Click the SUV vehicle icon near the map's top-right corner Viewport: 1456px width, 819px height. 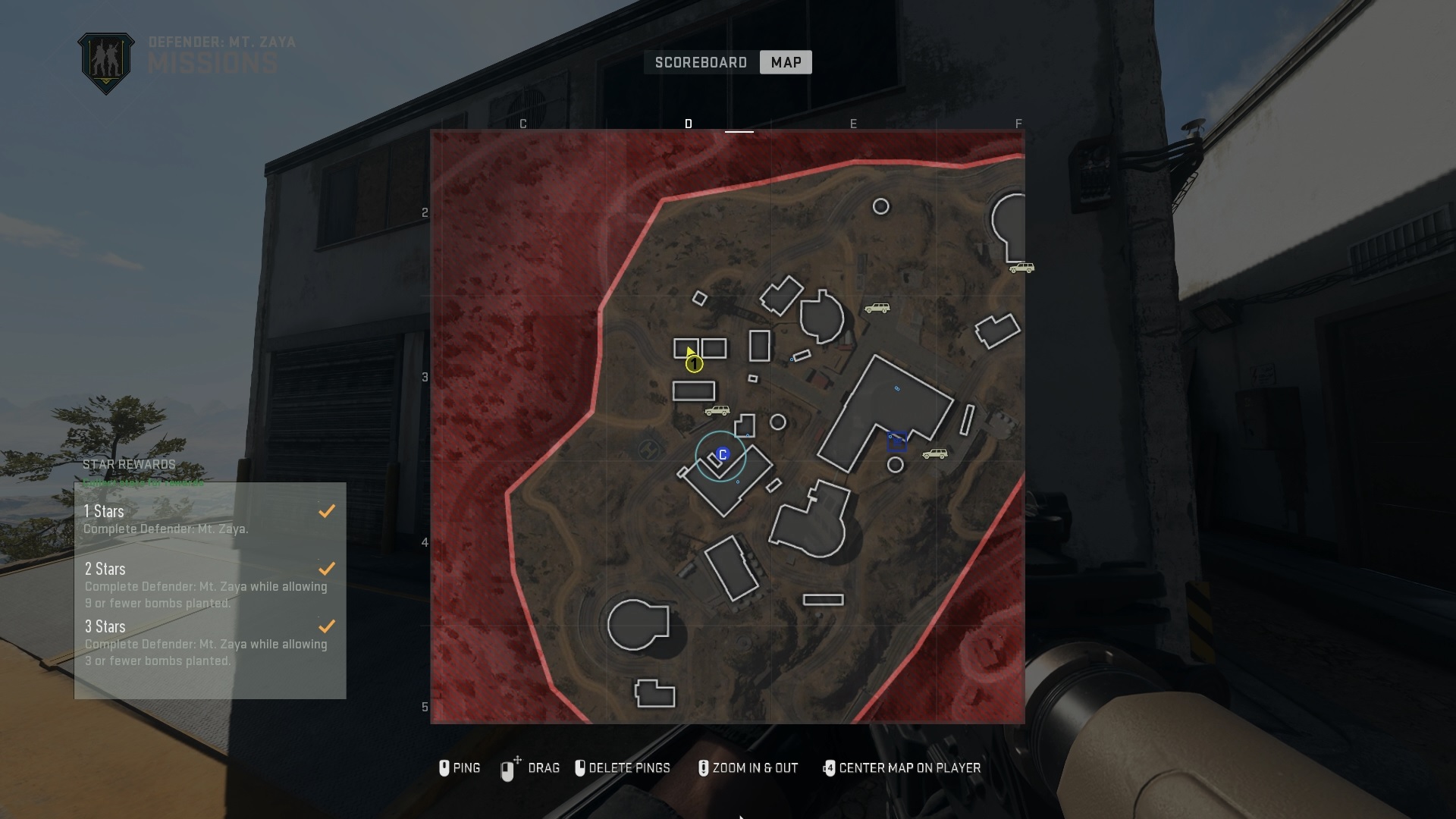coord(1023,267)
